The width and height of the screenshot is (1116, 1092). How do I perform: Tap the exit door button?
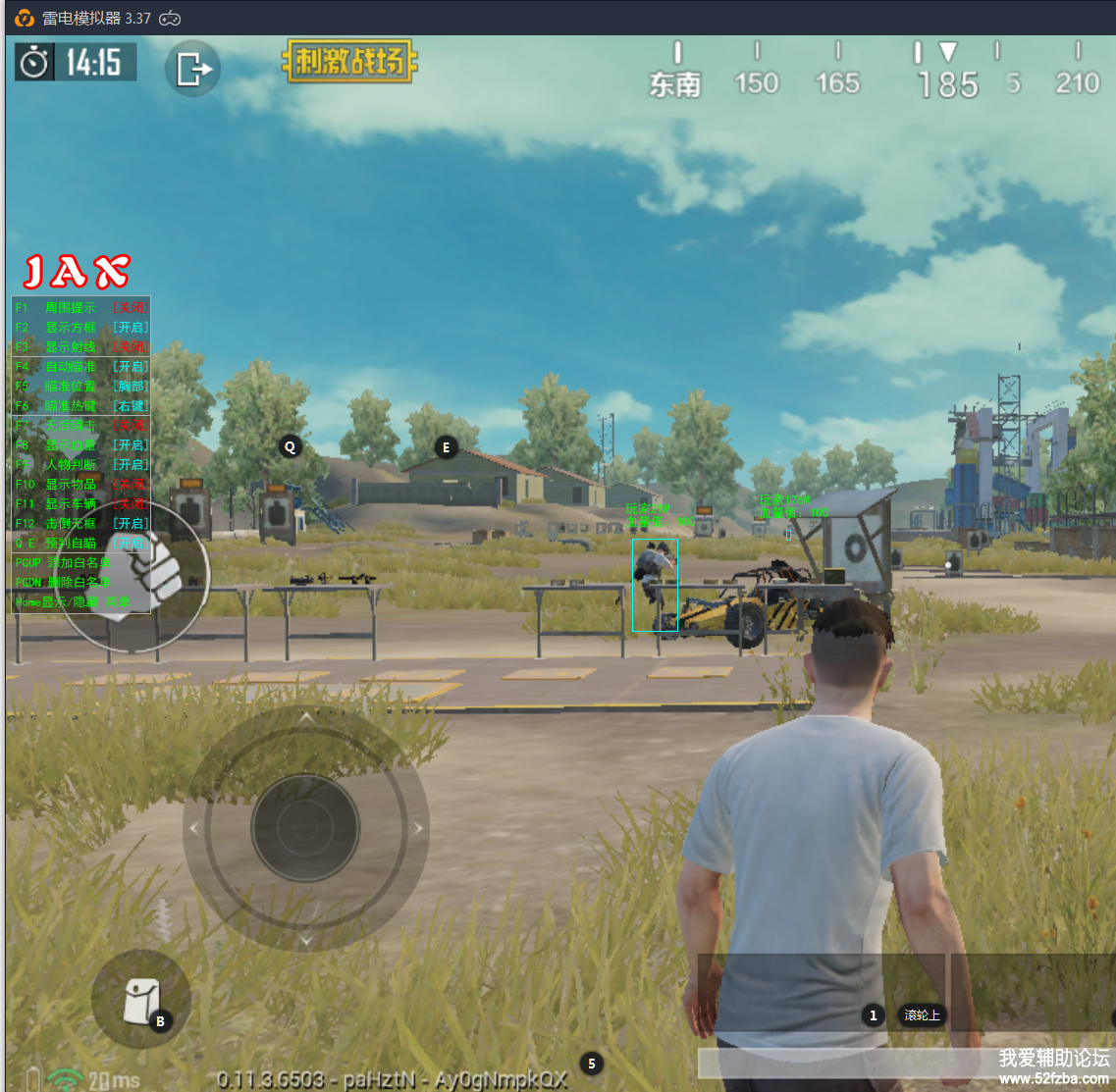(x=193, y=69)
